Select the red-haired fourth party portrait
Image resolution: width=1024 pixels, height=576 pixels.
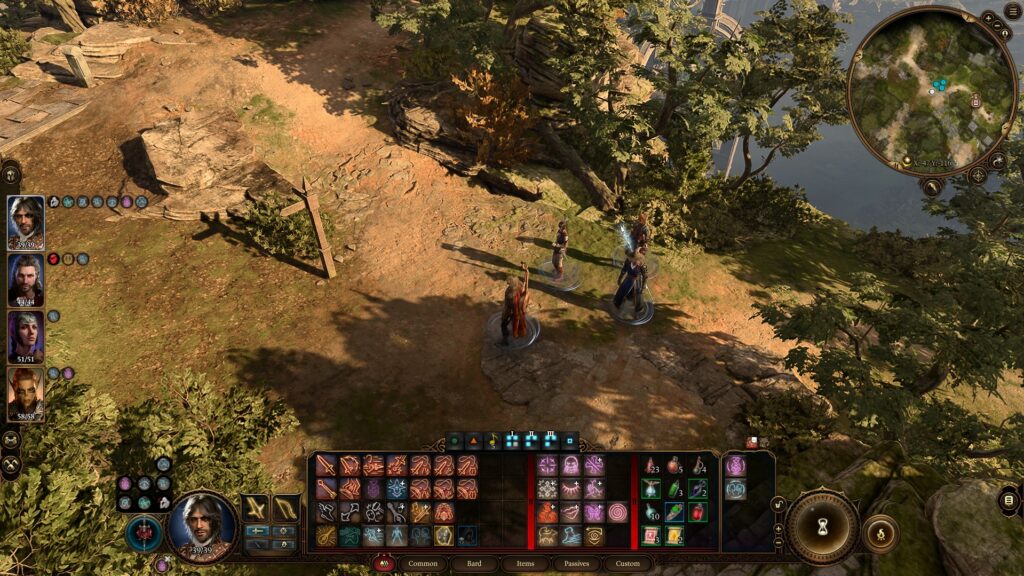[26, 394]
